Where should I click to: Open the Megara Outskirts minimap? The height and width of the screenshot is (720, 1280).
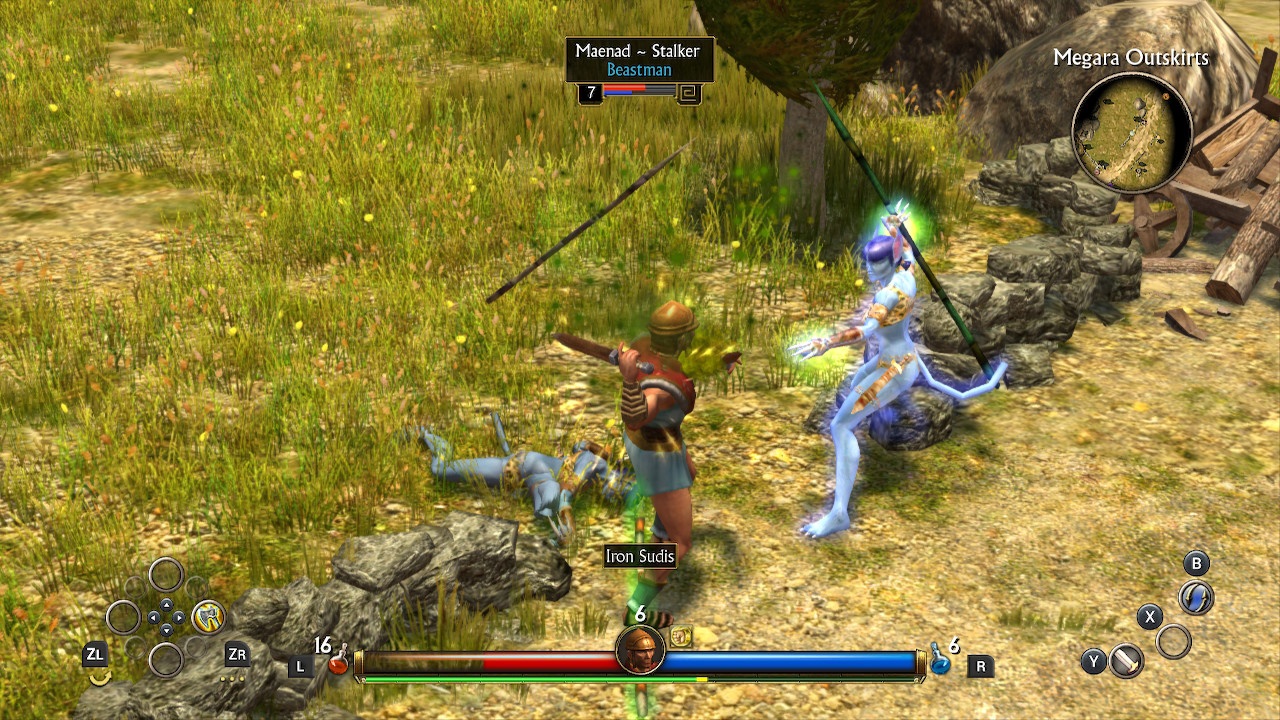1131,132
